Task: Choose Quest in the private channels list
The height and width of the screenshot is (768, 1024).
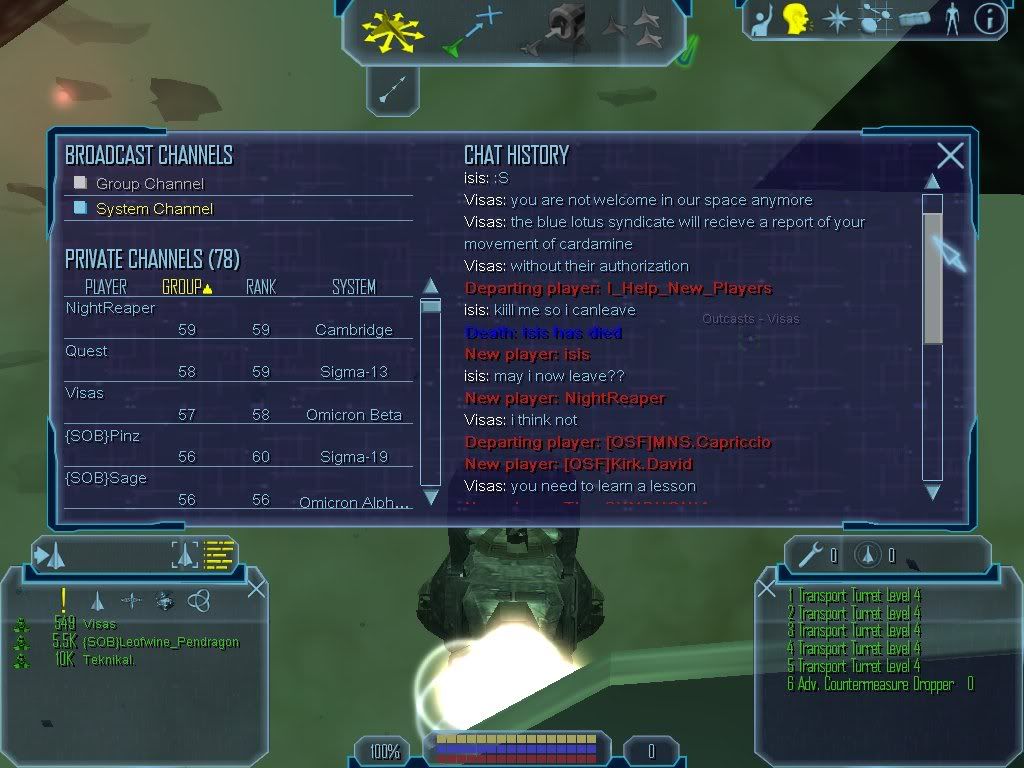Action: pyautogui.click(x=86, y=351)
